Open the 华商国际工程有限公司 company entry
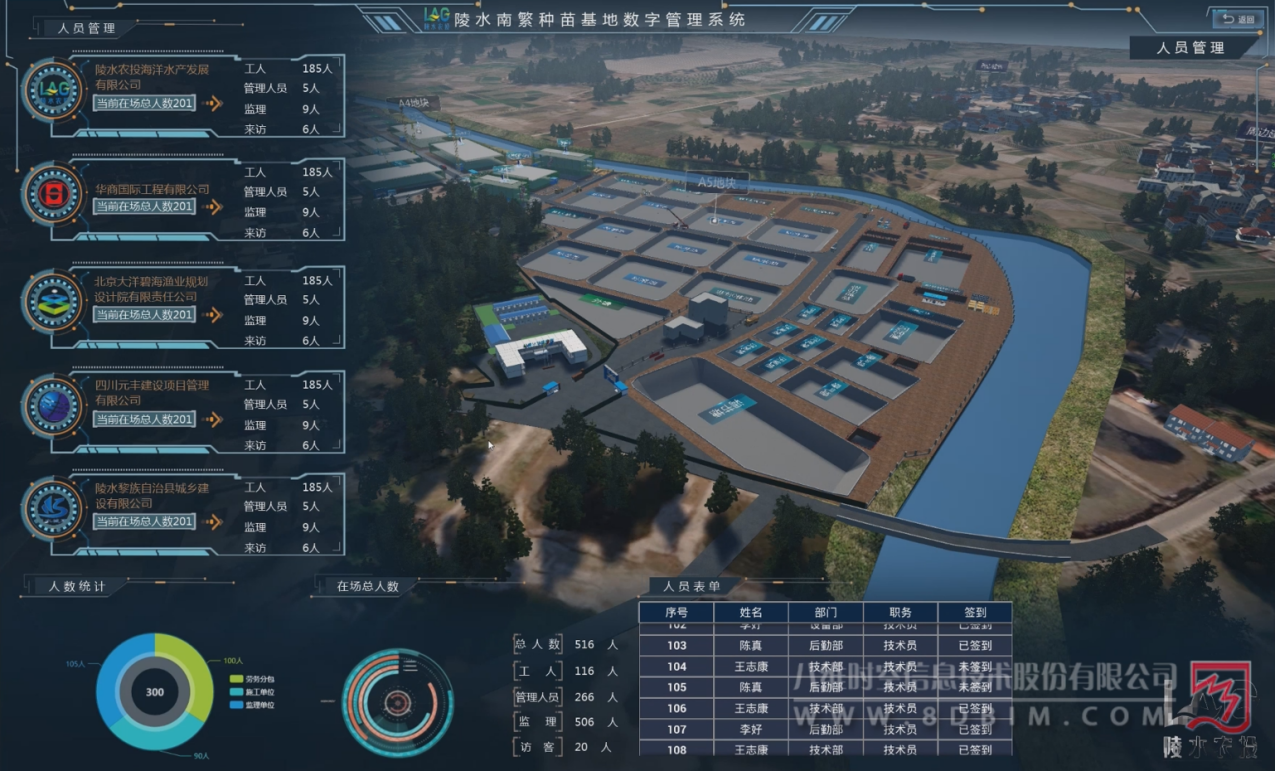 coord(152,189)
